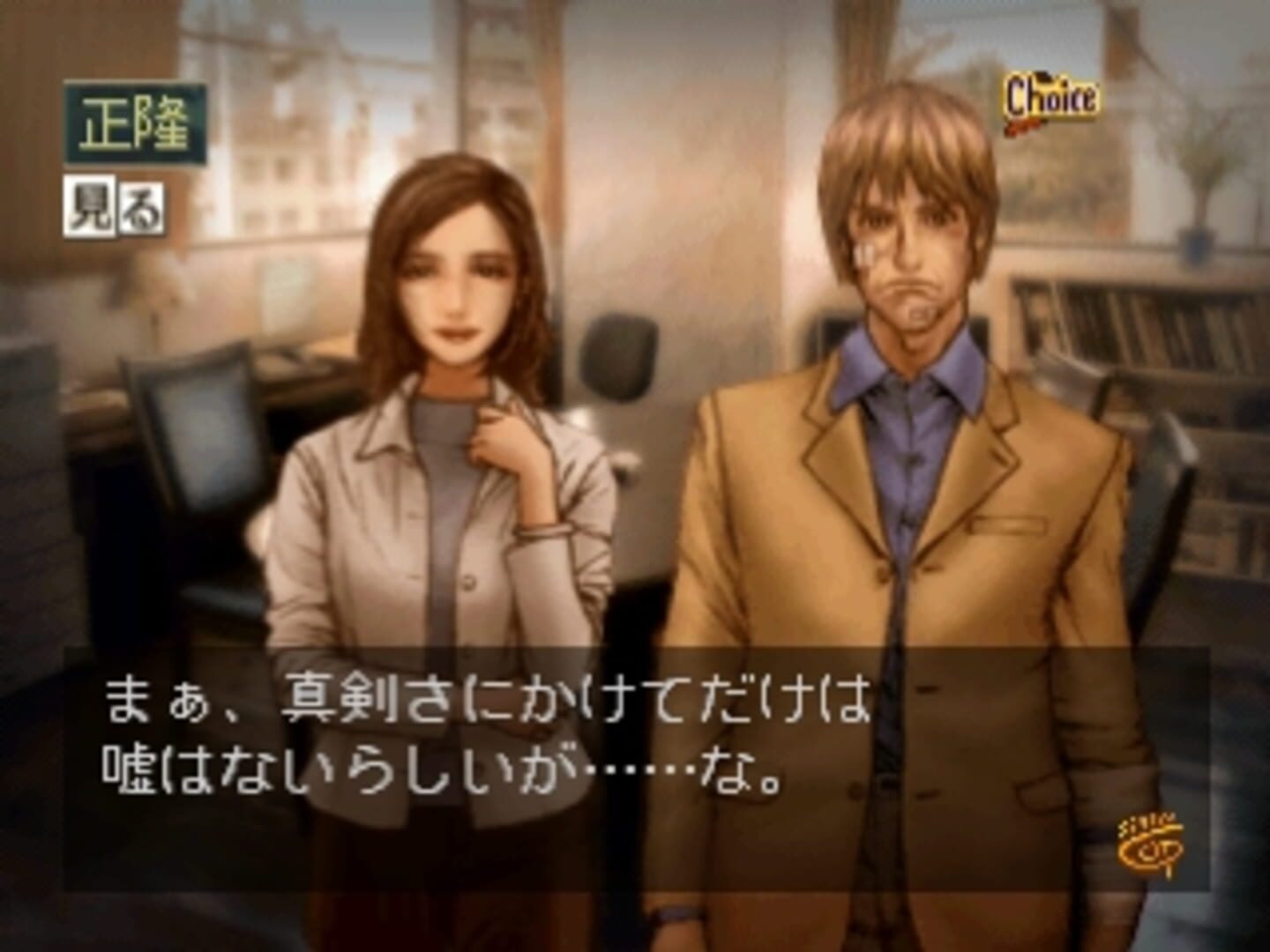
Task: Toggle the Look mode via the 見る badge
Action: click(x=115, y=205)
